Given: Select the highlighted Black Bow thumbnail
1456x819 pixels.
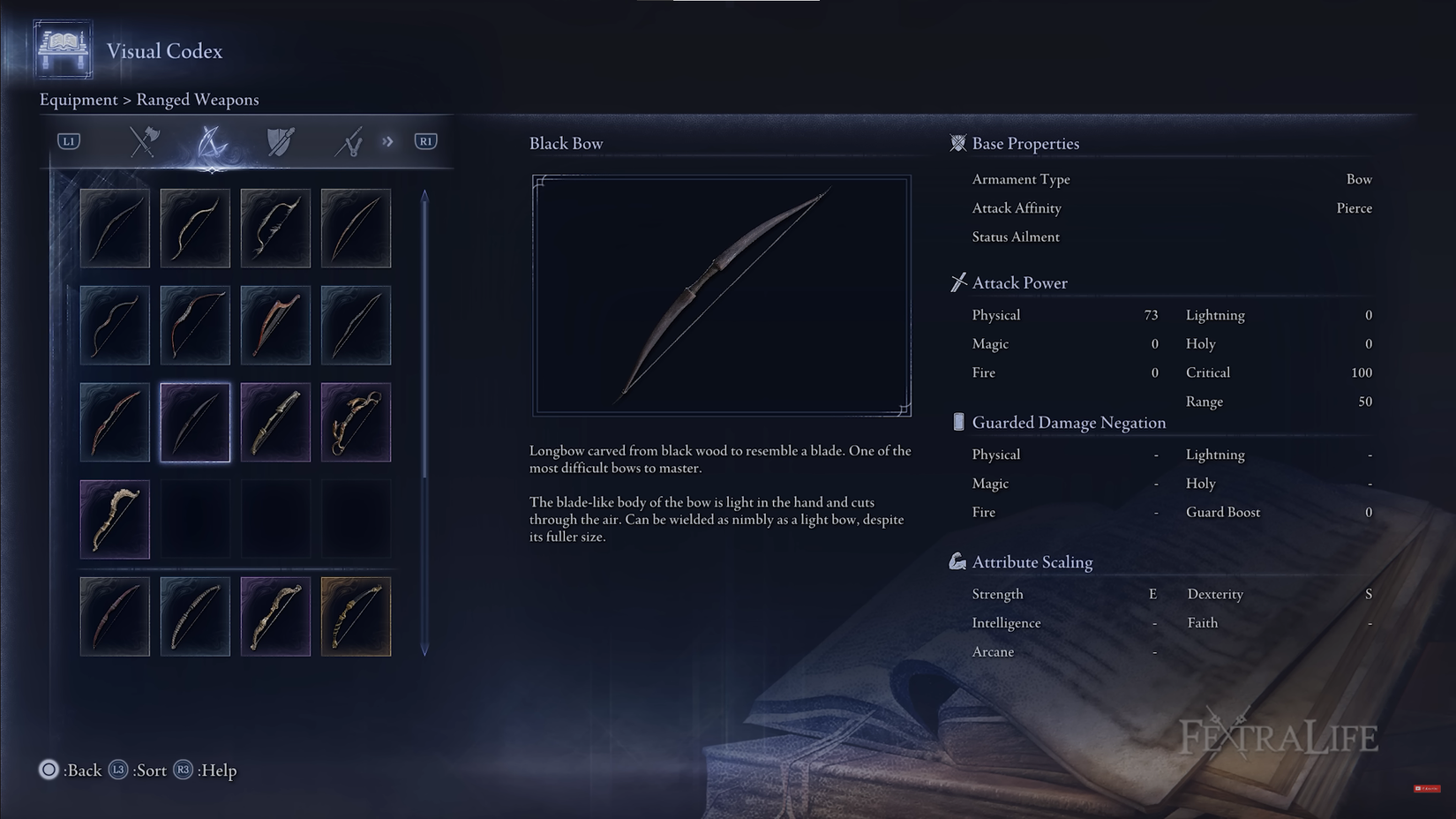Looking at the screenshot, I should coord(195,422).
